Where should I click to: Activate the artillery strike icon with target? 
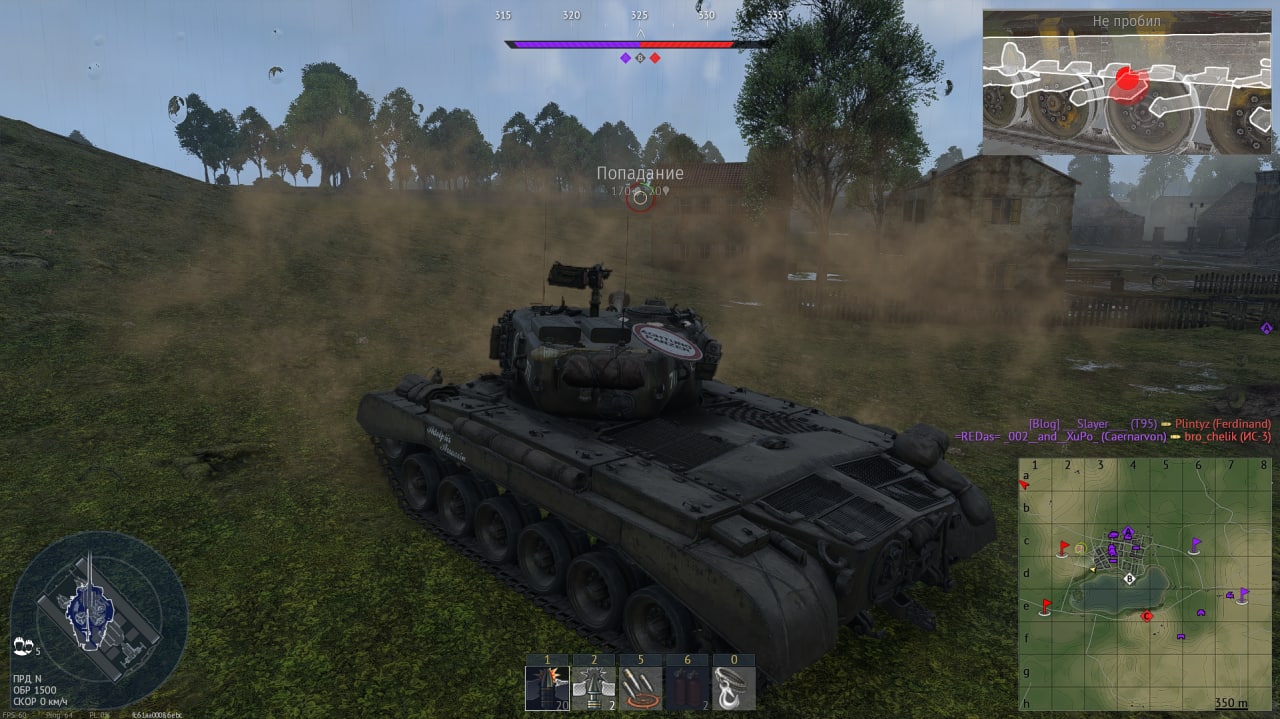point(640,688)
